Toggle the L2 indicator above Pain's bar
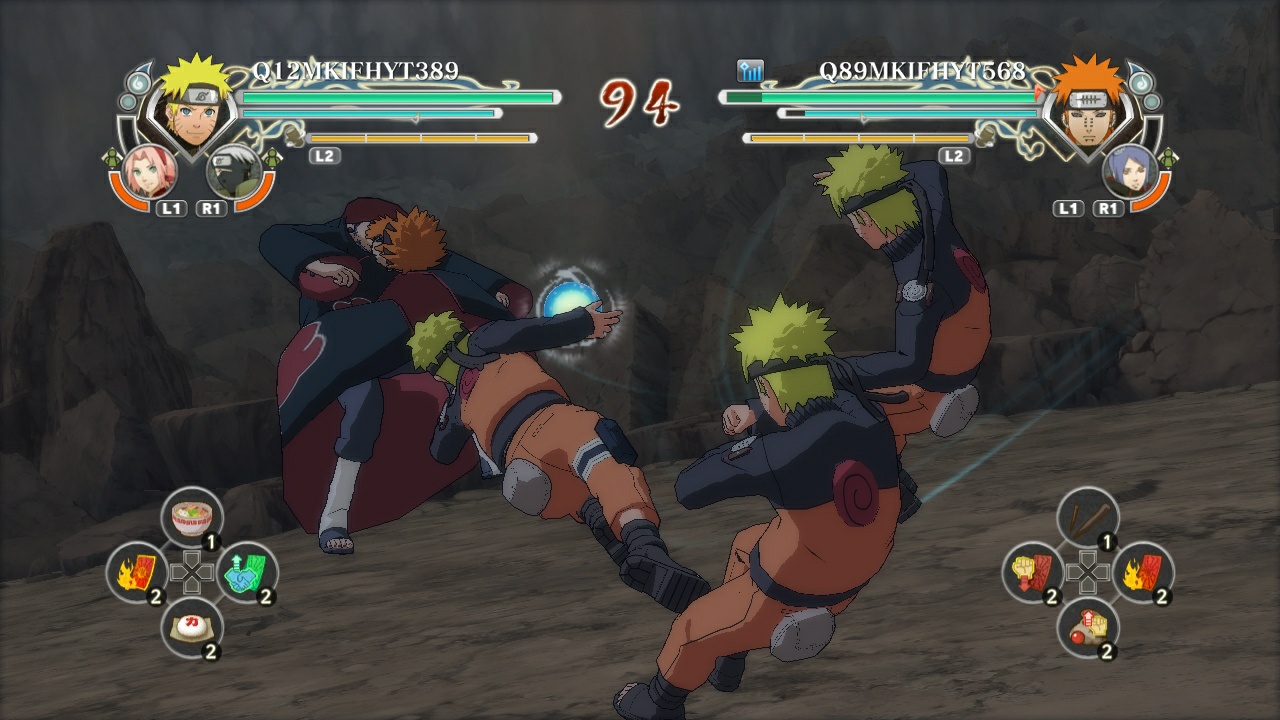The height and width of the screenshot is (720, 1280). (x=953, y=156)
